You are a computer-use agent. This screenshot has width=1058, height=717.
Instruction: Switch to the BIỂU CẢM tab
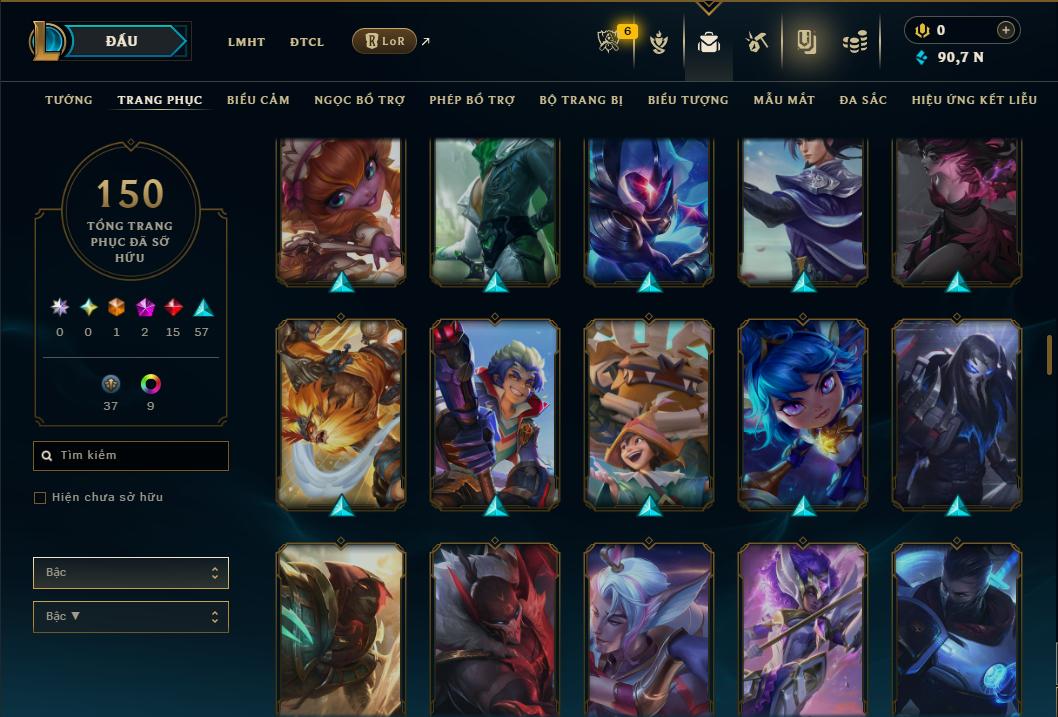[x=258, y=100]
